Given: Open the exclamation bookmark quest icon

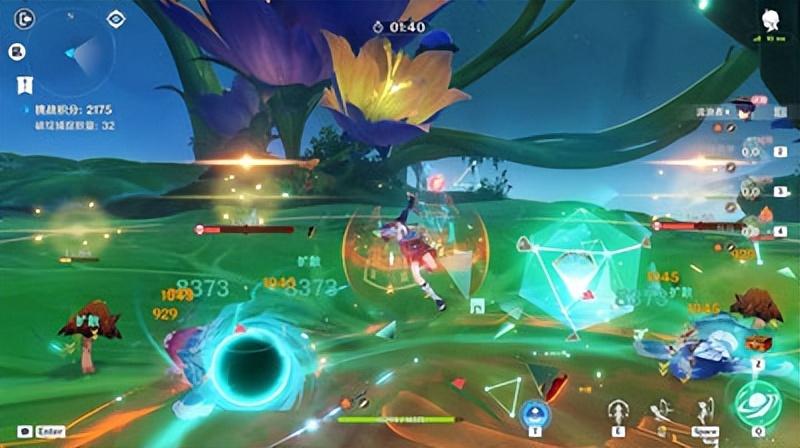Looking at the screenshot, I should [17, 86].
